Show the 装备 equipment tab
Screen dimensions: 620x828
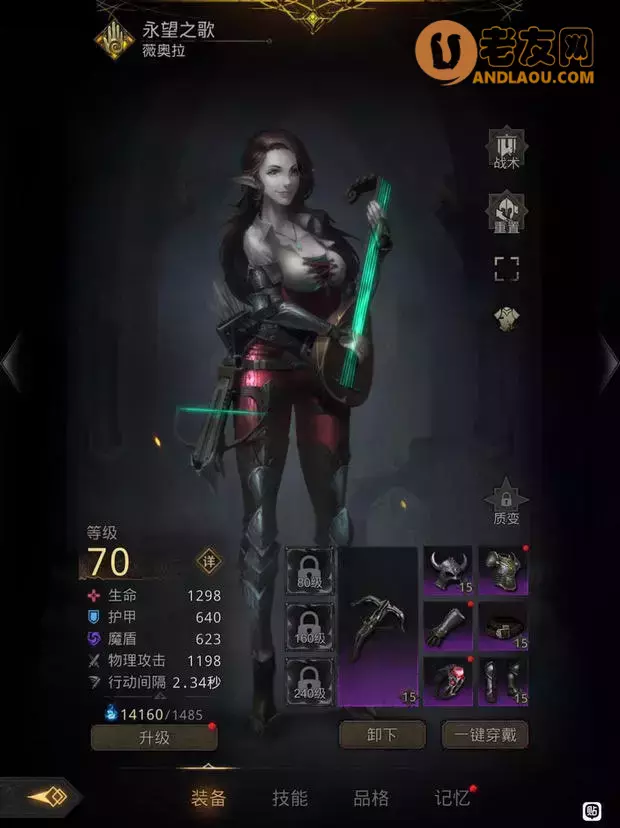pos(209,798)
